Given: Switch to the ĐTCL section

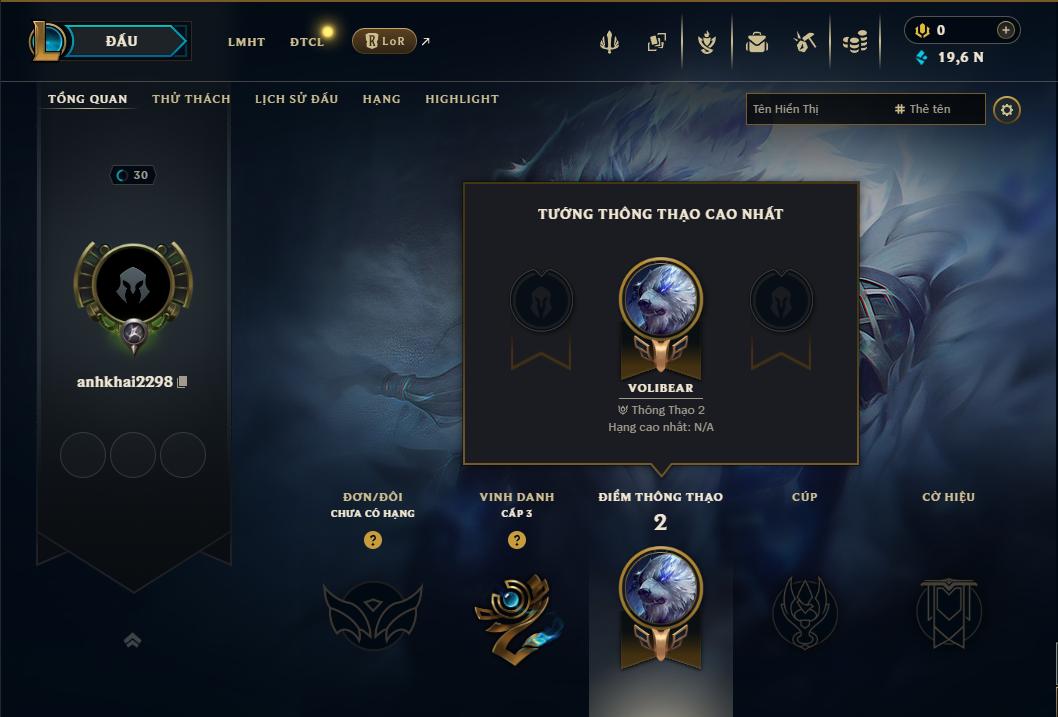Looking at the screenshot, I should pos(306,42).
